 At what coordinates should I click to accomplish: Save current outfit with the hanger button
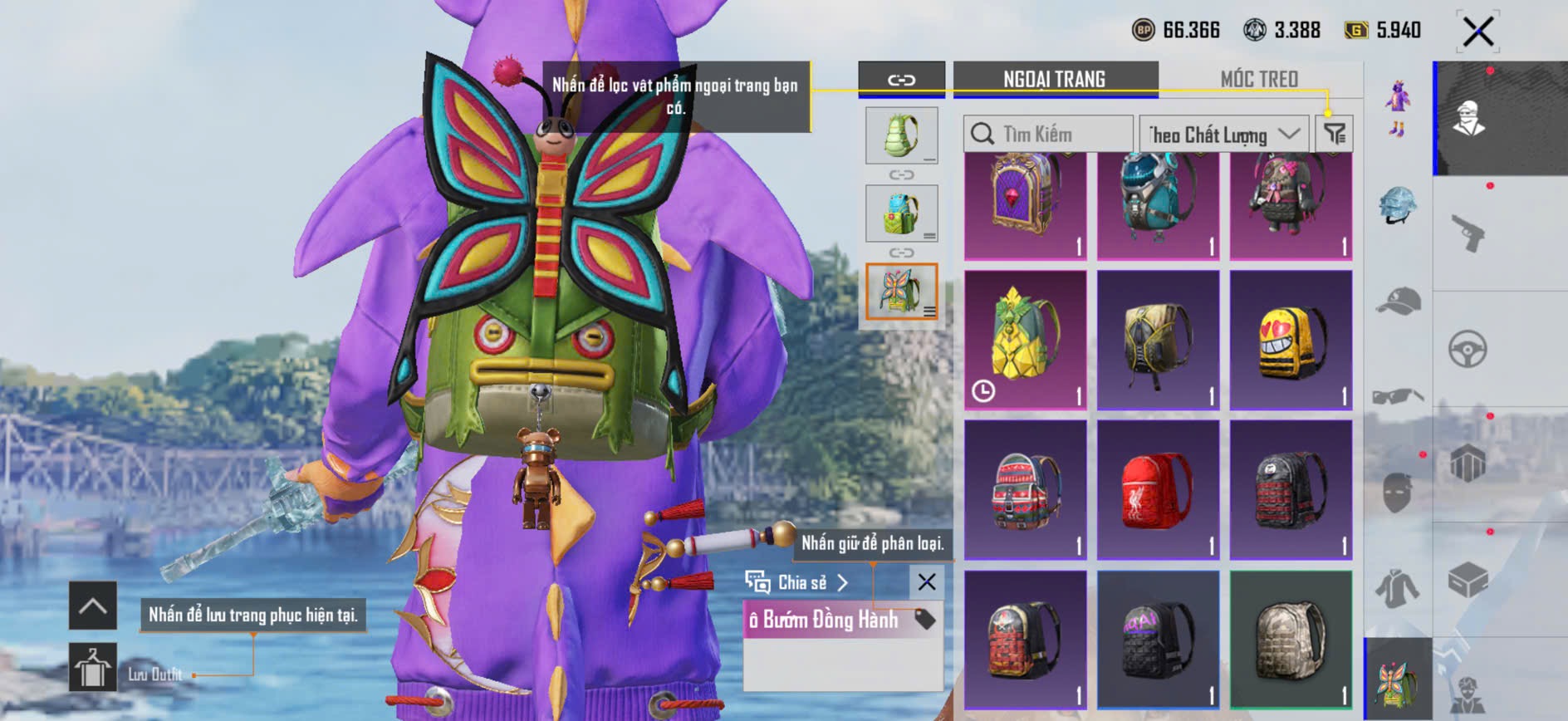[x=92, y=667]
